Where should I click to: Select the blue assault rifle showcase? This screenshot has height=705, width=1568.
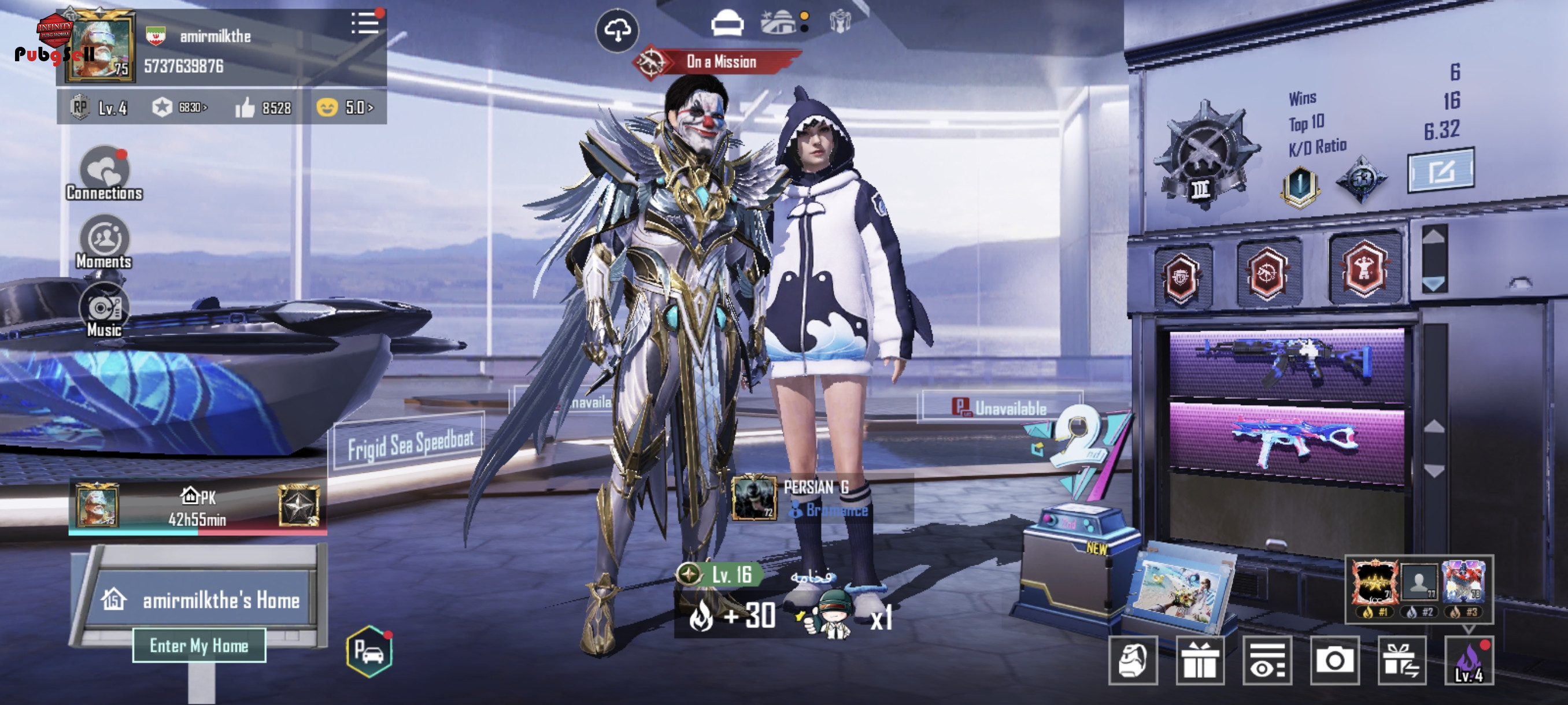point(1287,363)
